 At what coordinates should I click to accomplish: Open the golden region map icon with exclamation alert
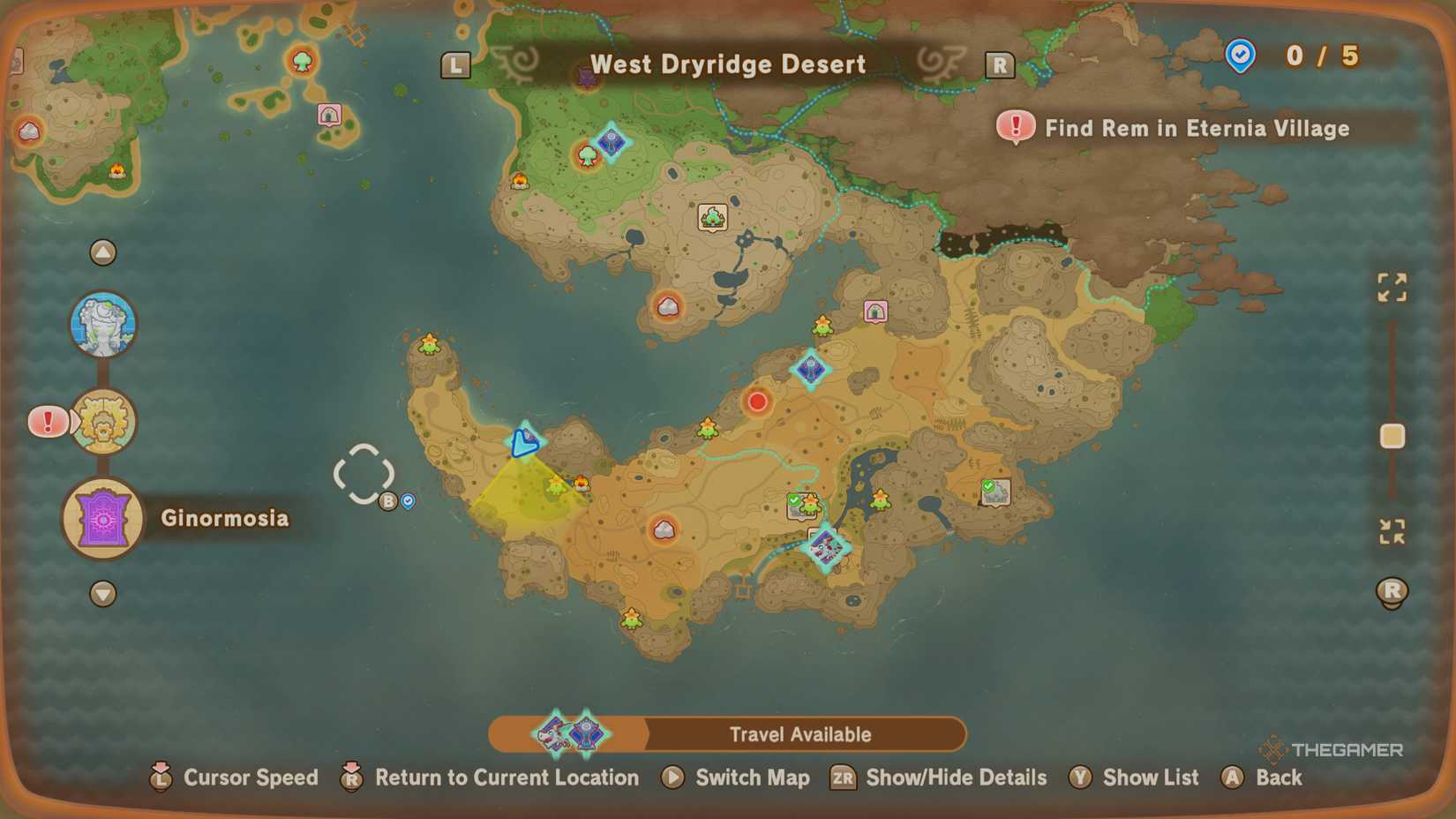(104, 422)
